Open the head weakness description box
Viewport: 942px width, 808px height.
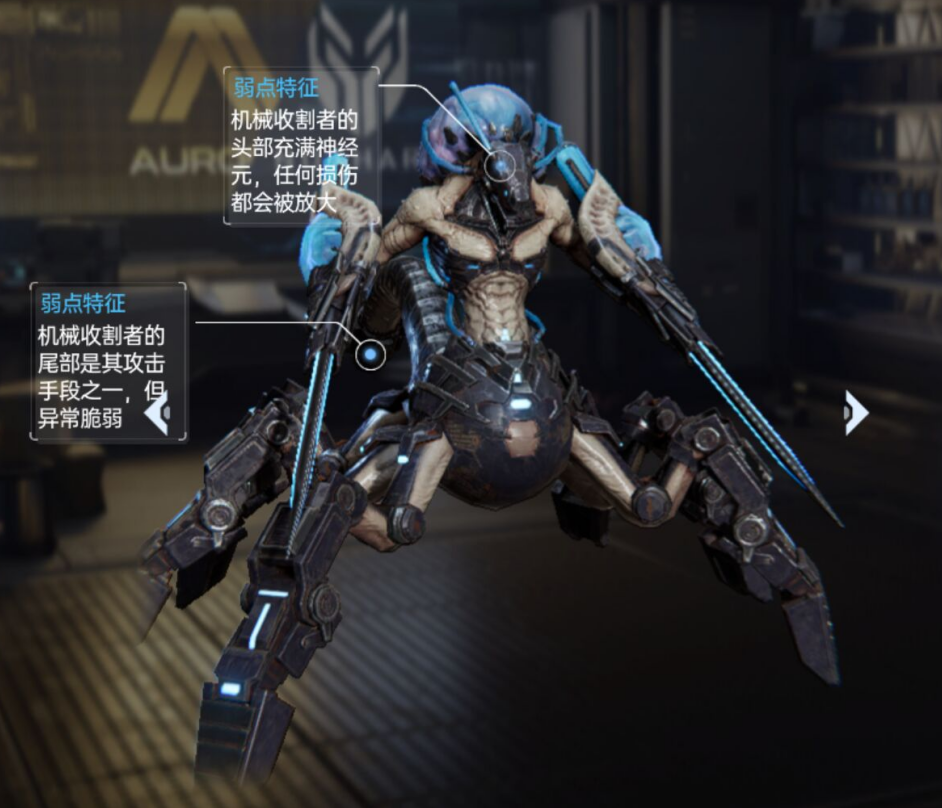[300, 146]
